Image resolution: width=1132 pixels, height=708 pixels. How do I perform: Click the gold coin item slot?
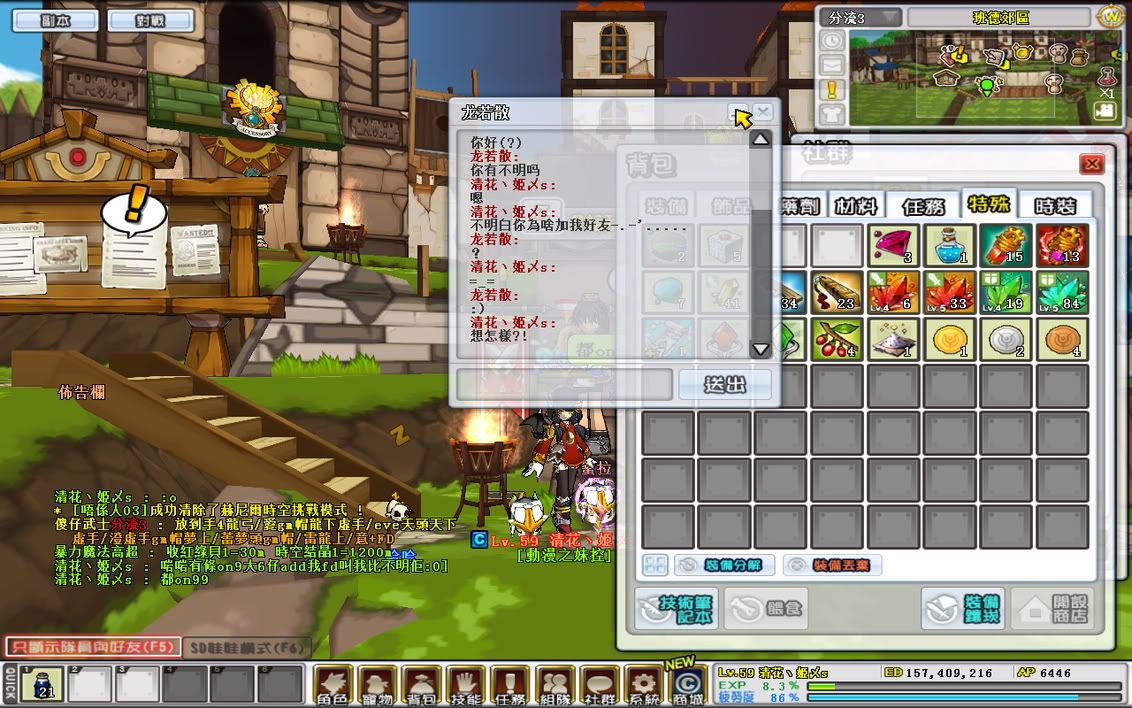coord(949,339)
